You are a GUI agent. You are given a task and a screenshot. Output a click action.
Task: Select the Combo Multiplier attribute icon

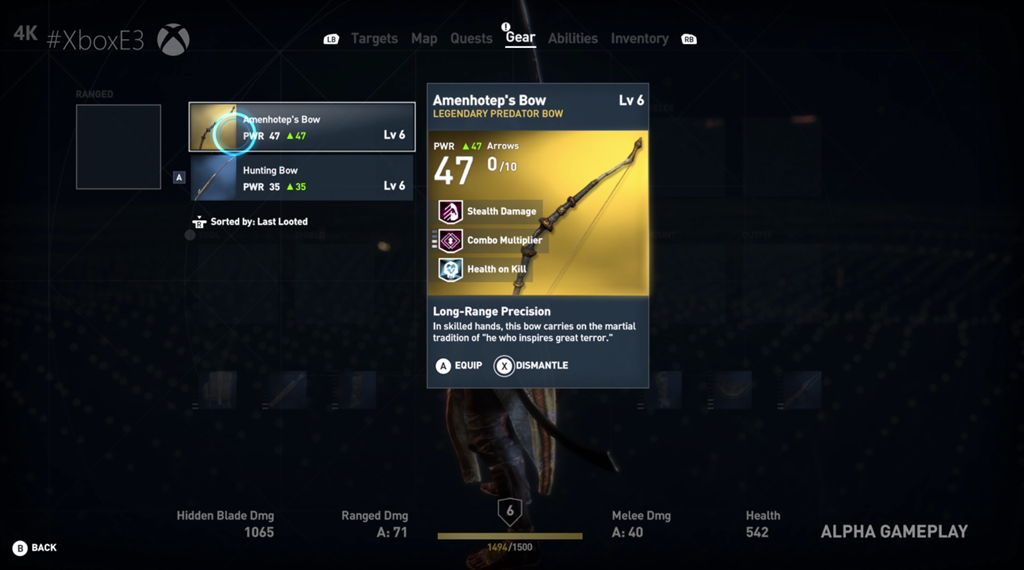click(450, 240)
